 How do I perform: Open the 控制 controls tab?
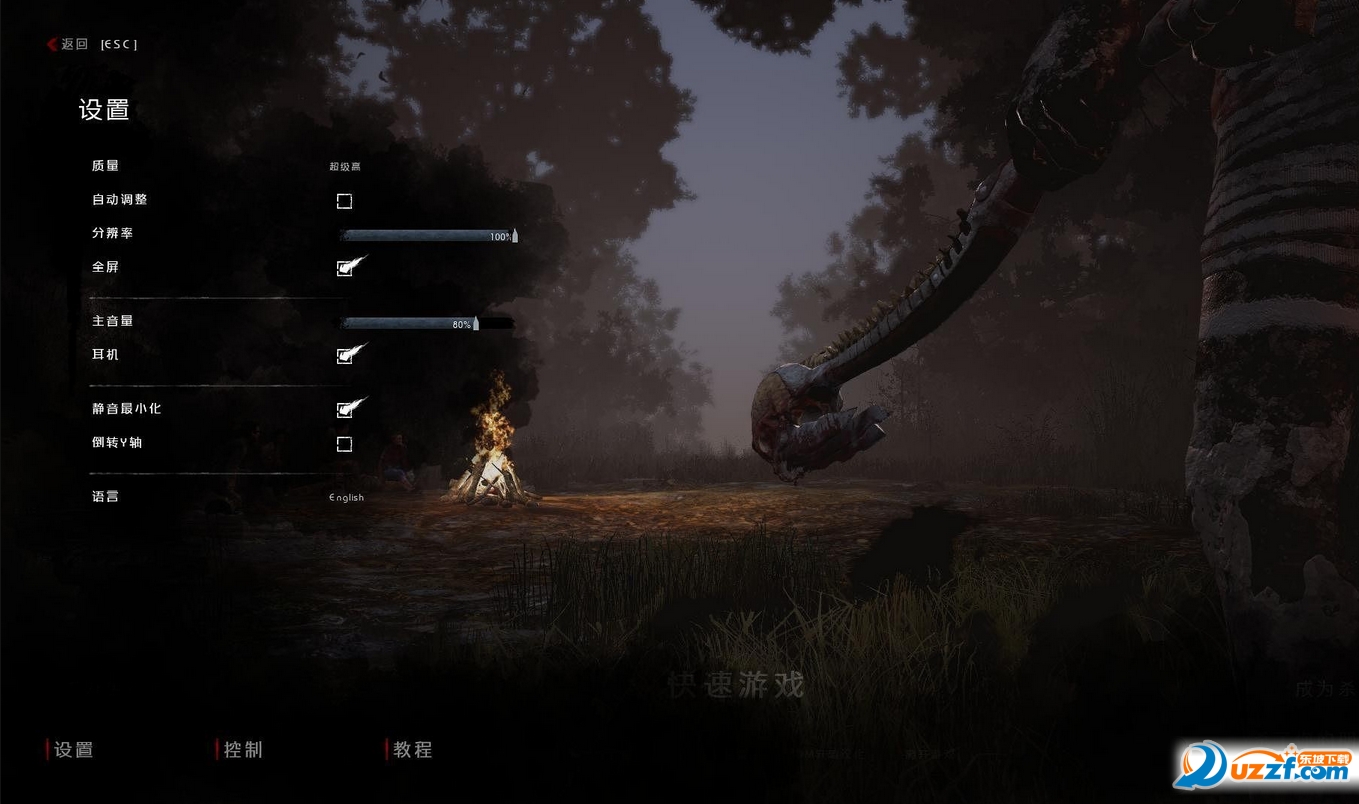click(243, 750)
